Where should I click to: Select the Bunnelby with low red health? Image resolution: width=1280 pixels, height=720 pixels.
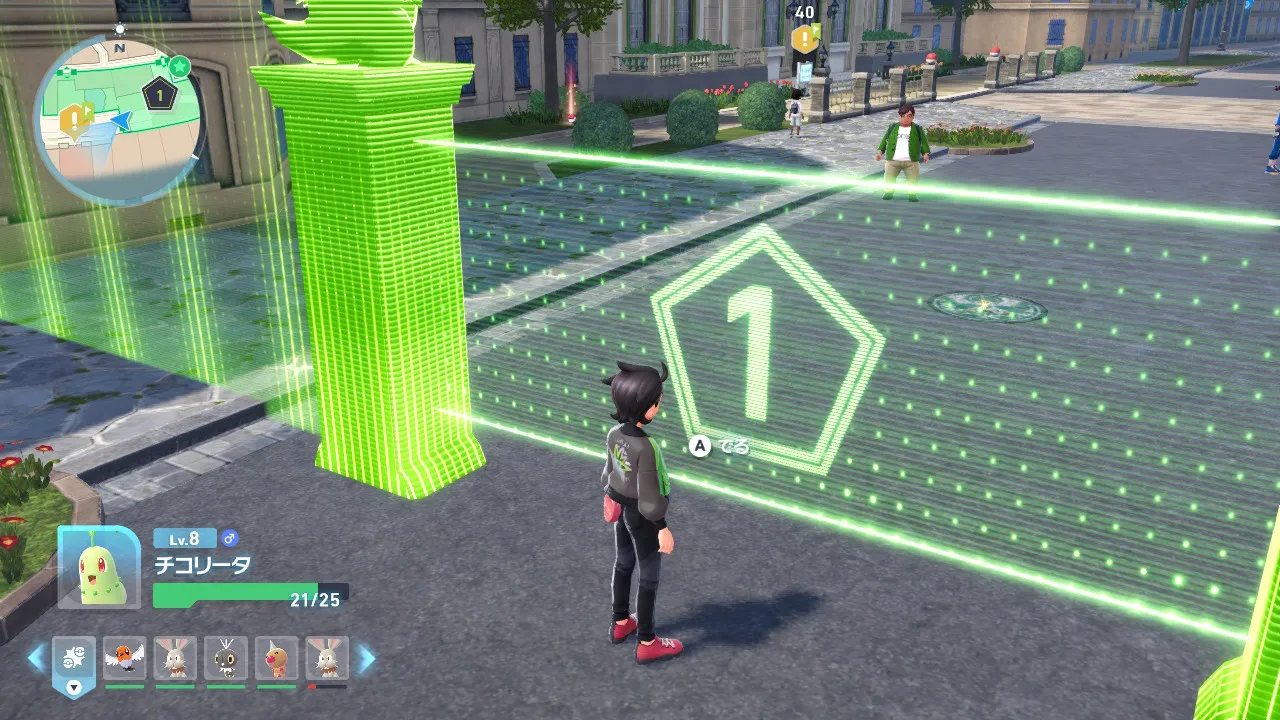pos(327,658)
